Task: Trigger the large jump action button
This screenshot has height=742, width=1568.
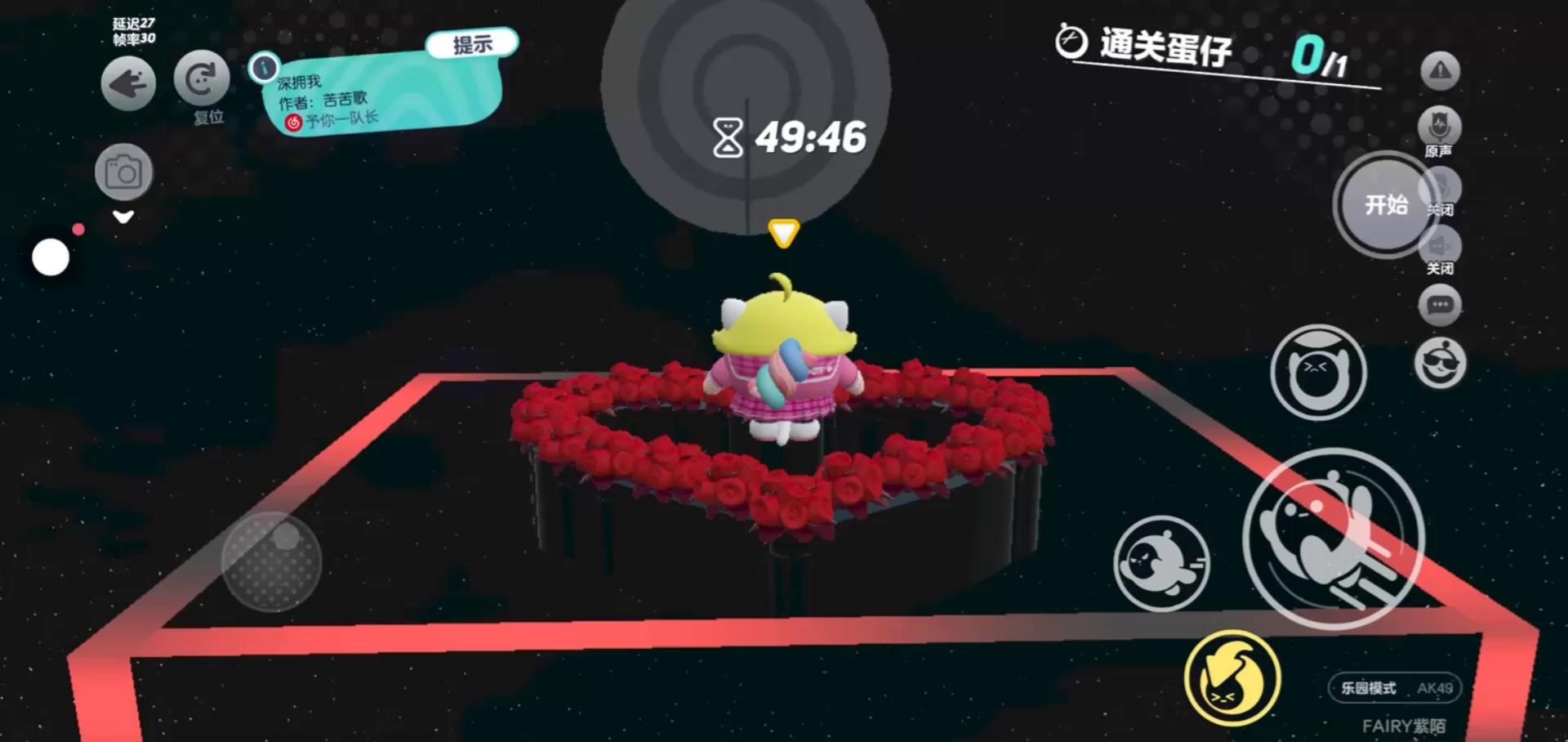Action: 1334,539
